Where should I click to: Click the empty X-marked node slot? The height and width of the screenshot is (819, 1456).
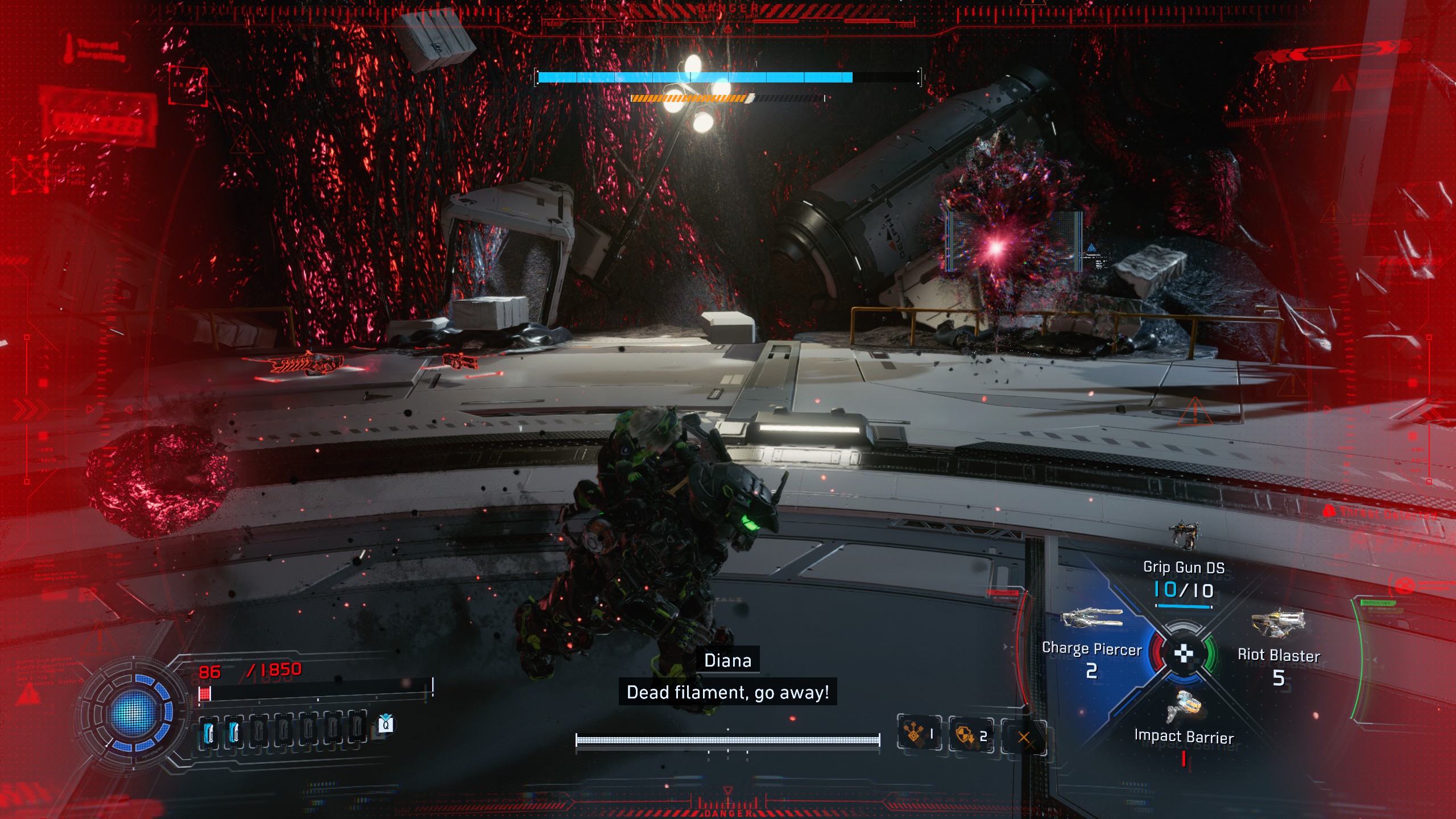point(1024,738)
